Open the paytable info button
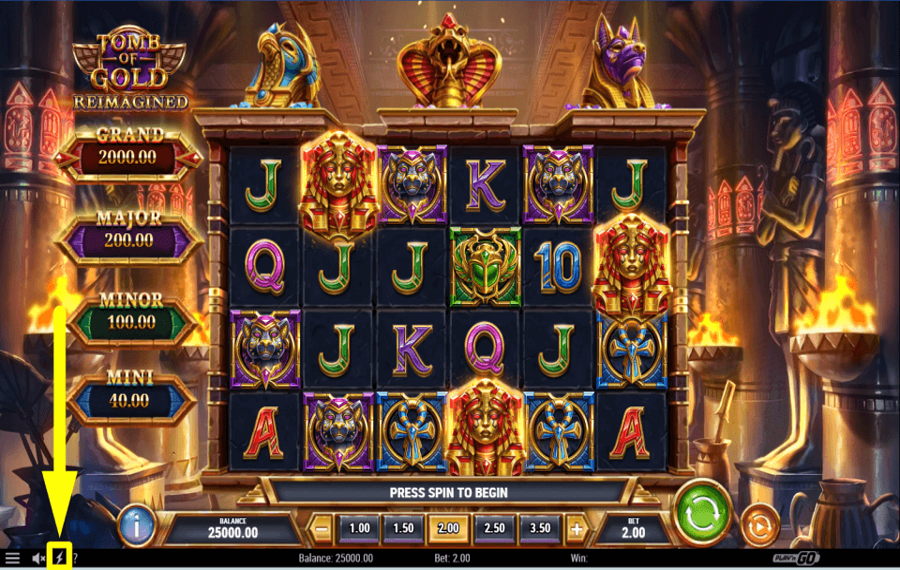Viewport: 900px width, 570px height. click(x=136, y=525)
